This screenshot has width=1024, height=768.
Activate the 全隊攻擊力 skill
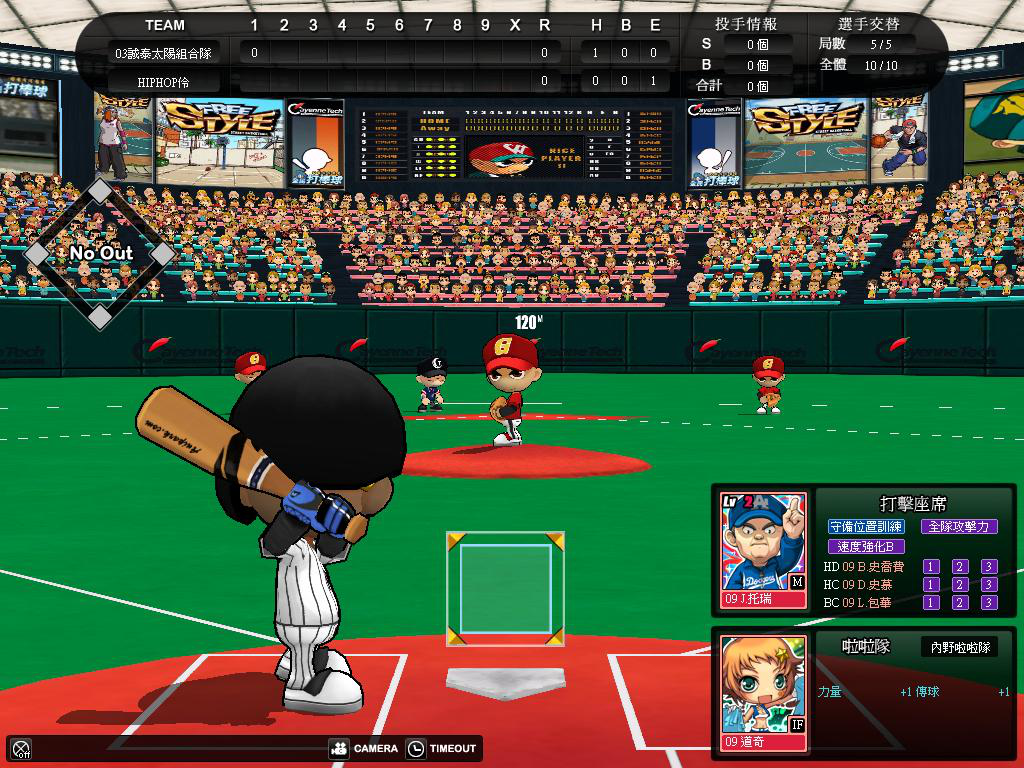(958, 526)
